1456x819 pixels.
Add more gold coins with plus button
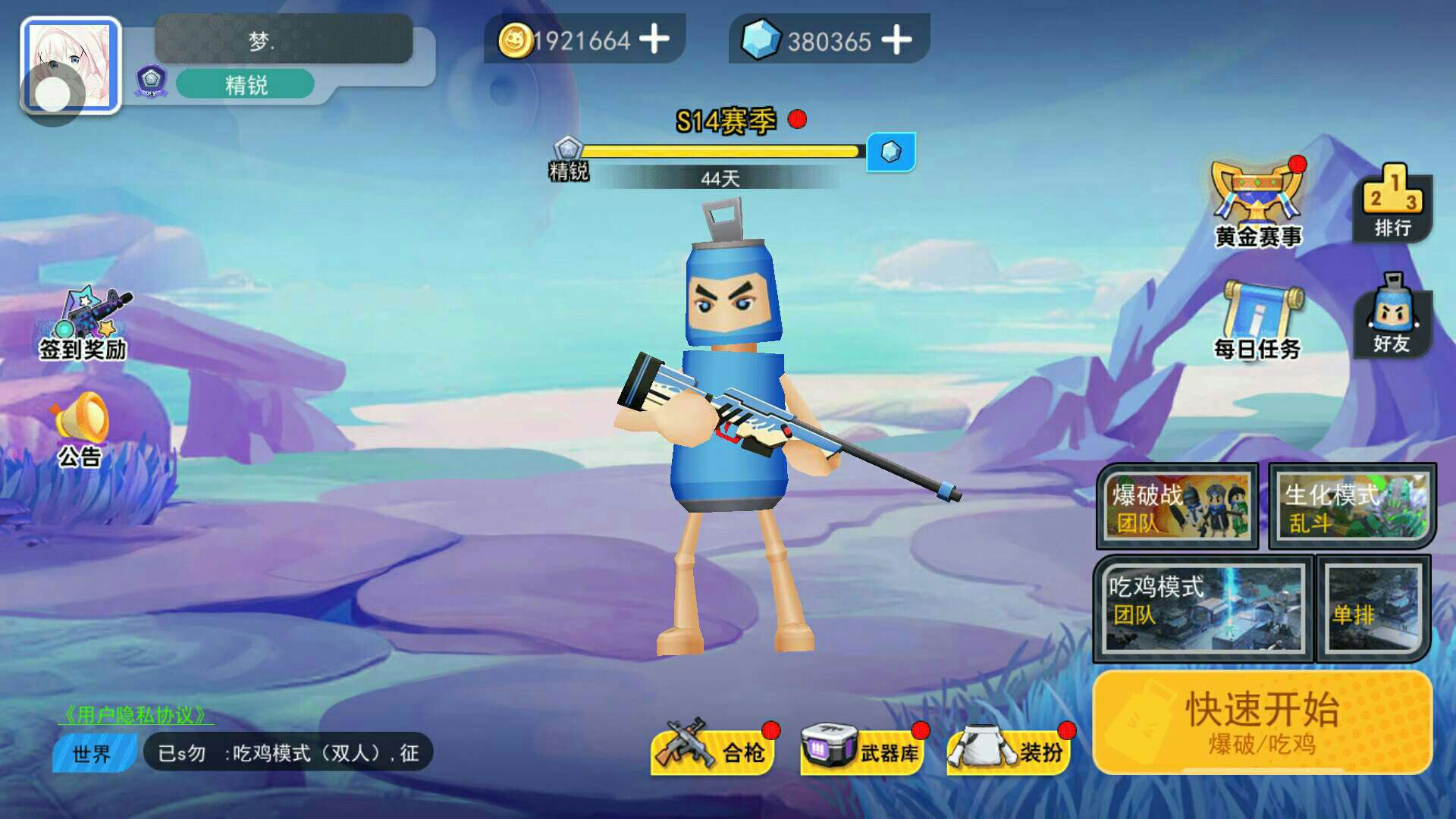click(x=654, y=39)
